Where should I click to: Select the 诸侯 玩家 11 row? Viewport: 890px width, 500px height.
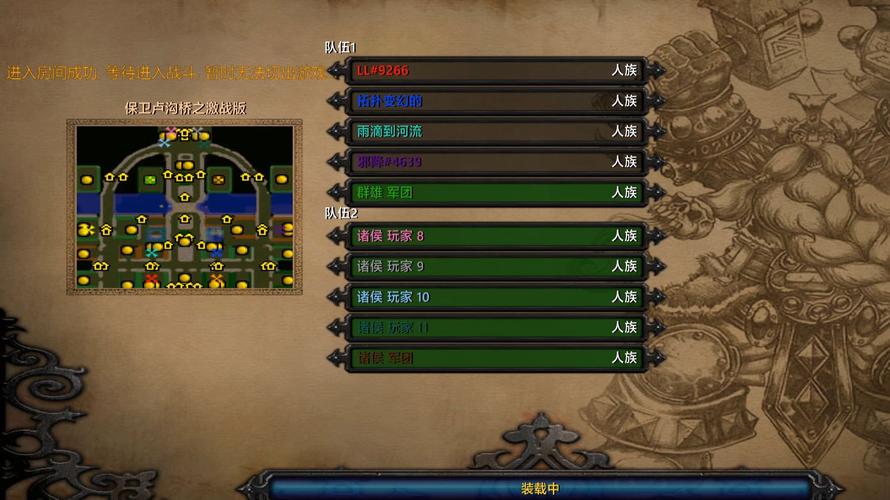point(496,327)
